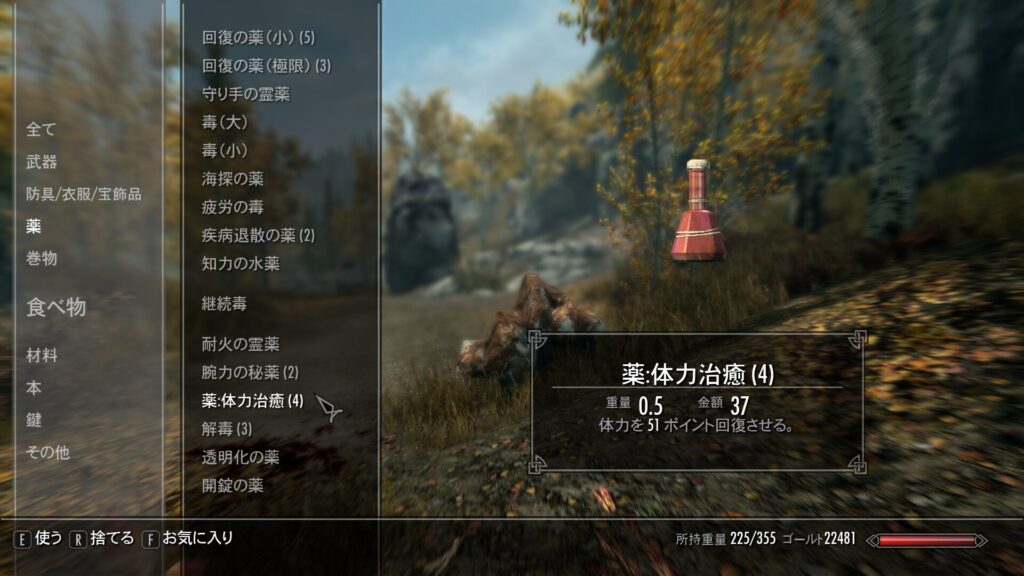Pick 耐火の霊薬 from the list
1024x576 pixels.
(x=240, y=344)
